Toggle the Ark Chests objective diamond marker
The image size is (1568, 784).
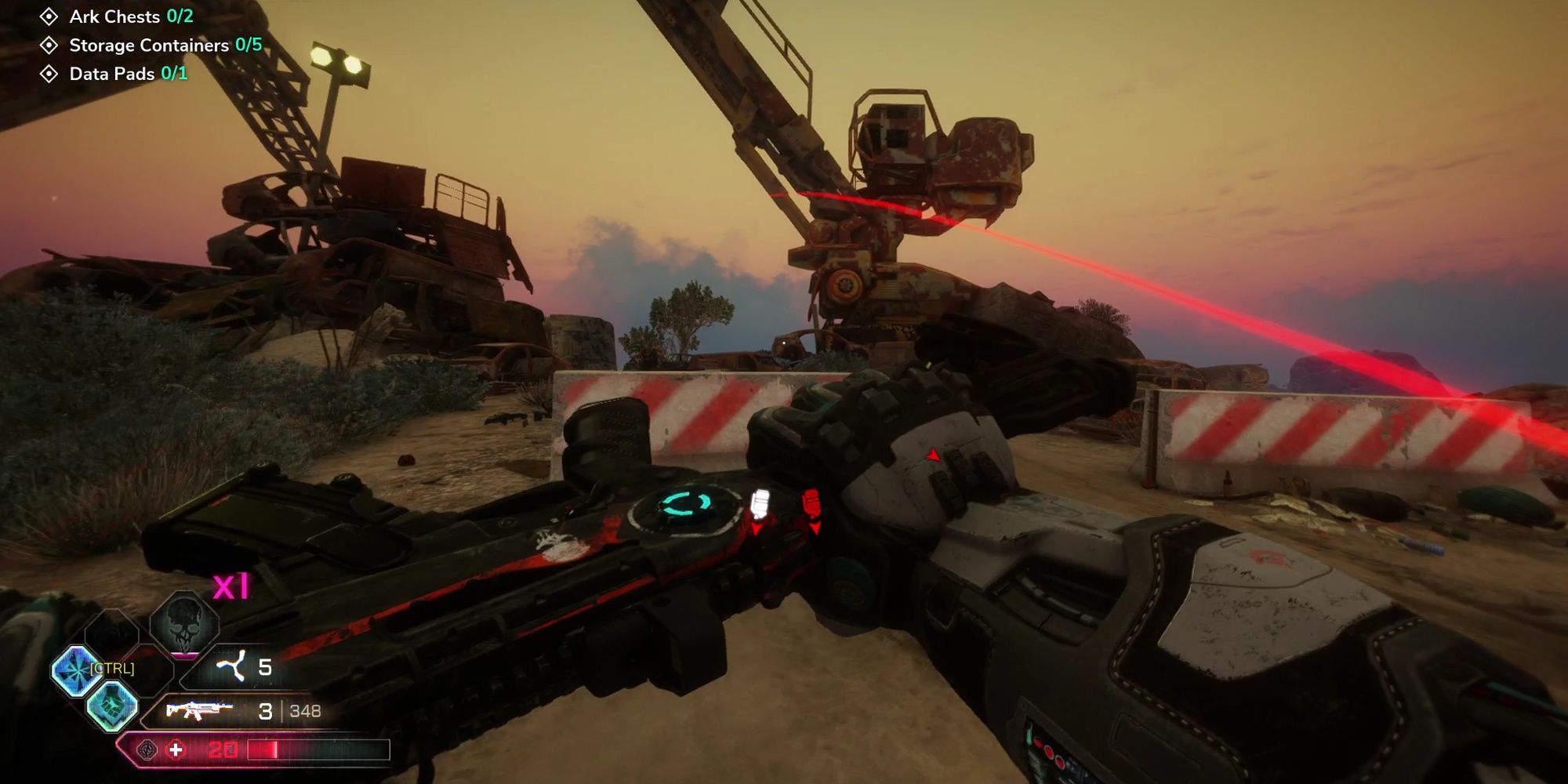coord(49,16)
